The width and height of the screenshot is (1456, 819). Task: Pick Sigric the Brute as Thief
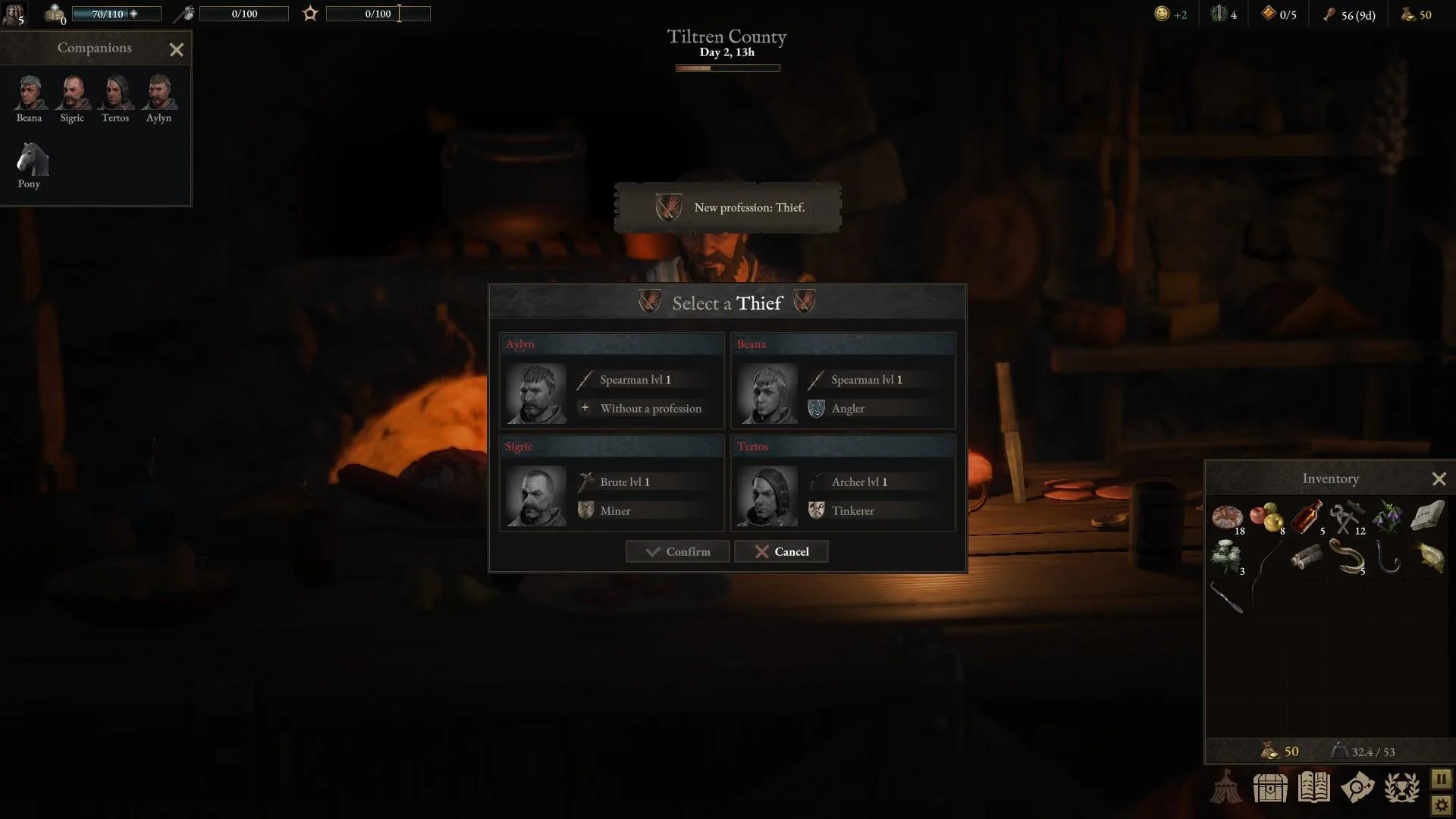(x=611, y=484)
